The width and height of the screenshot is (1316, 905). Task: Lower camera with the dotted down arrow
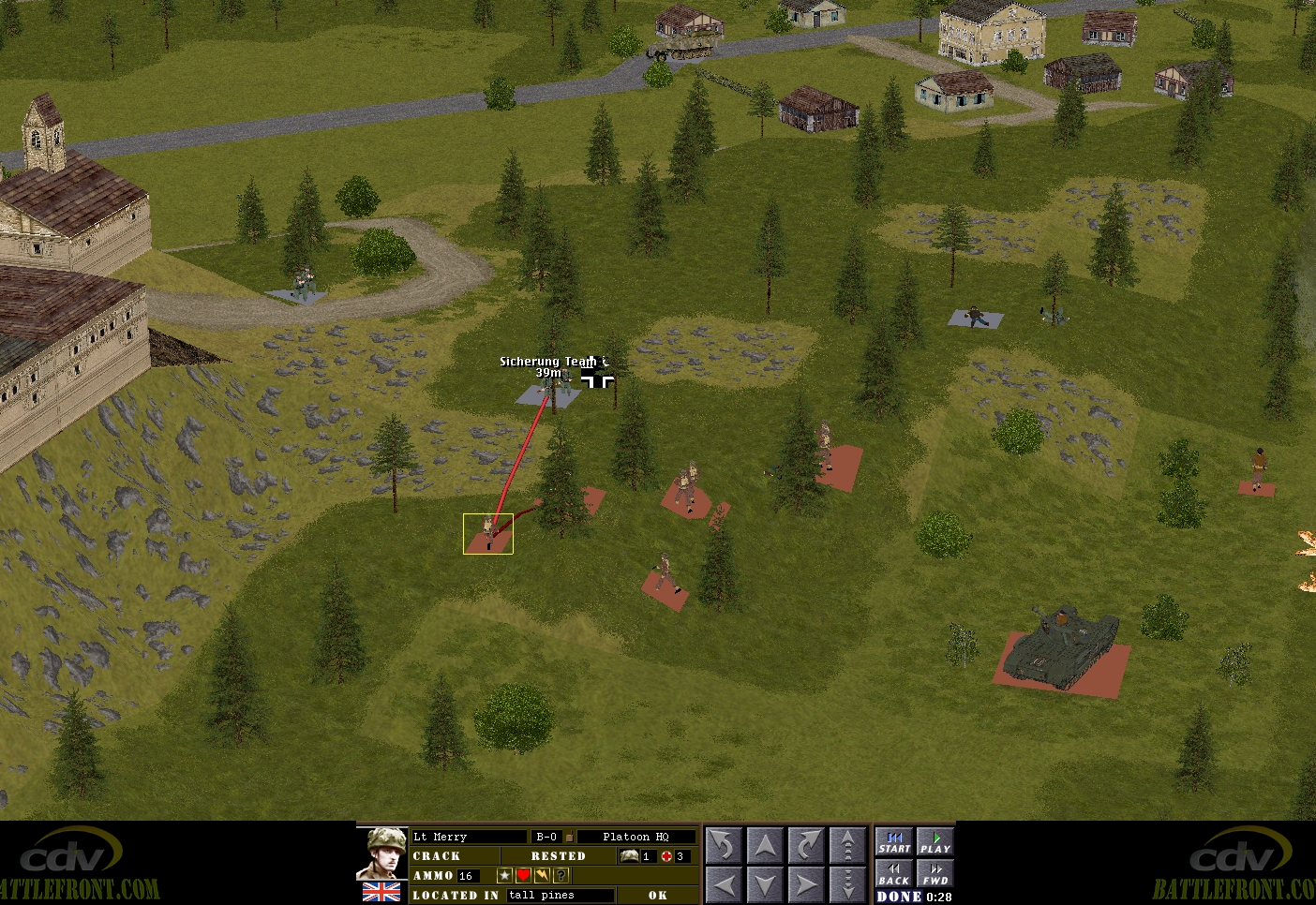click(847, 883)
